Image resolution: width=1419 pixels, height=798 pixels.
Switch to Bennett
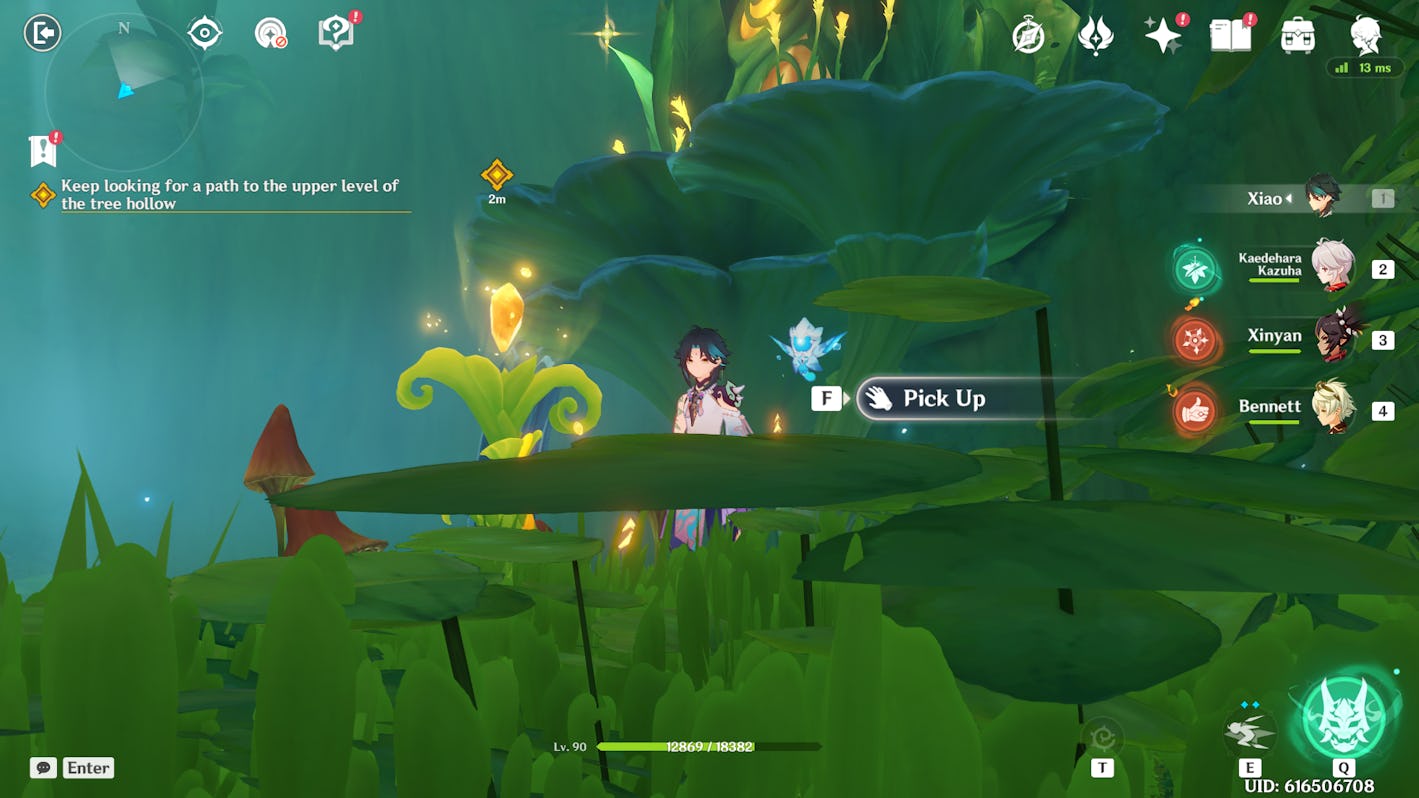pyautogui.click(x=1331, y=409)
